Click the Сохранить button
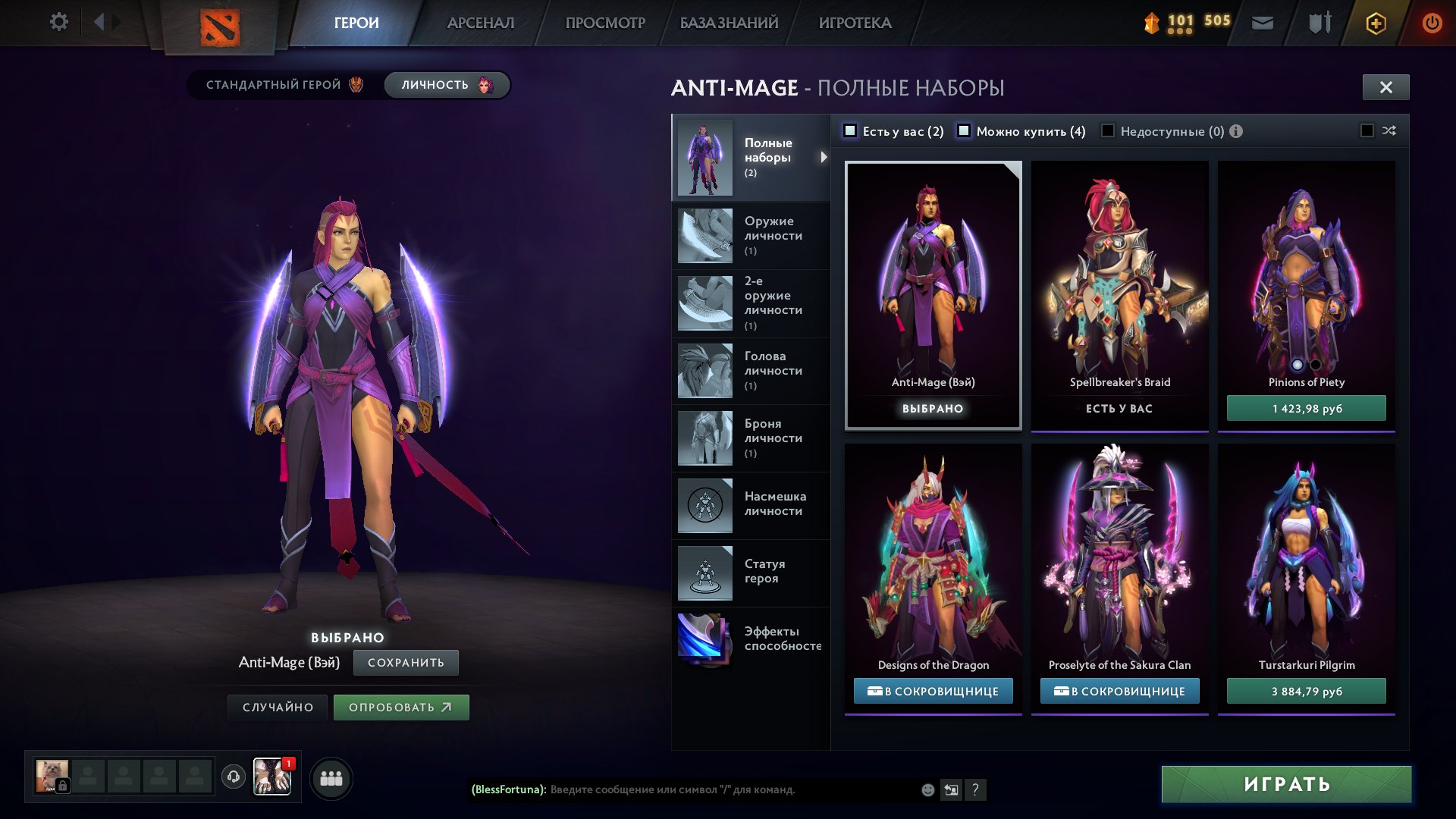The height and width of the screenshot is (819, 1456). pos(406,662)
